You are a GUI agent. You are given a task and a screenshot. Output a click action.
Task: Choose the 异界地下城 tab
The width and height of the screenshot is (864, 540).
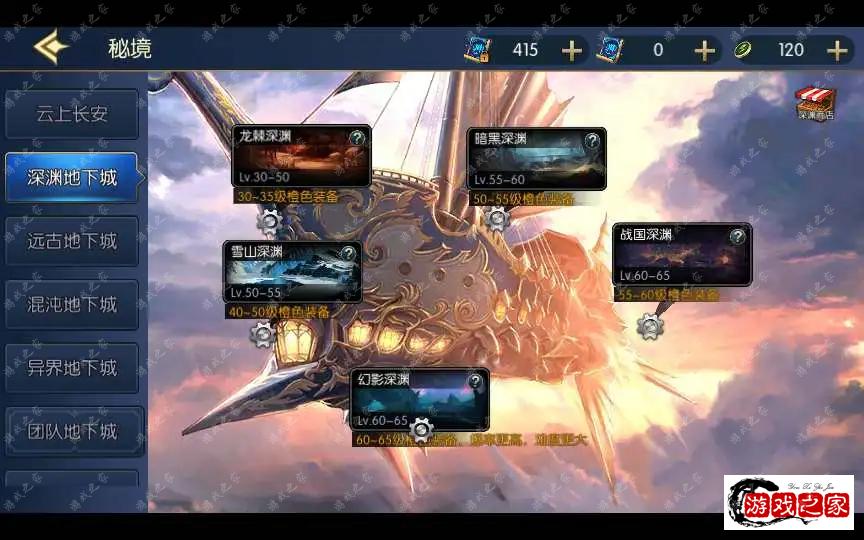pyautogui.click(x=72, y=368)
